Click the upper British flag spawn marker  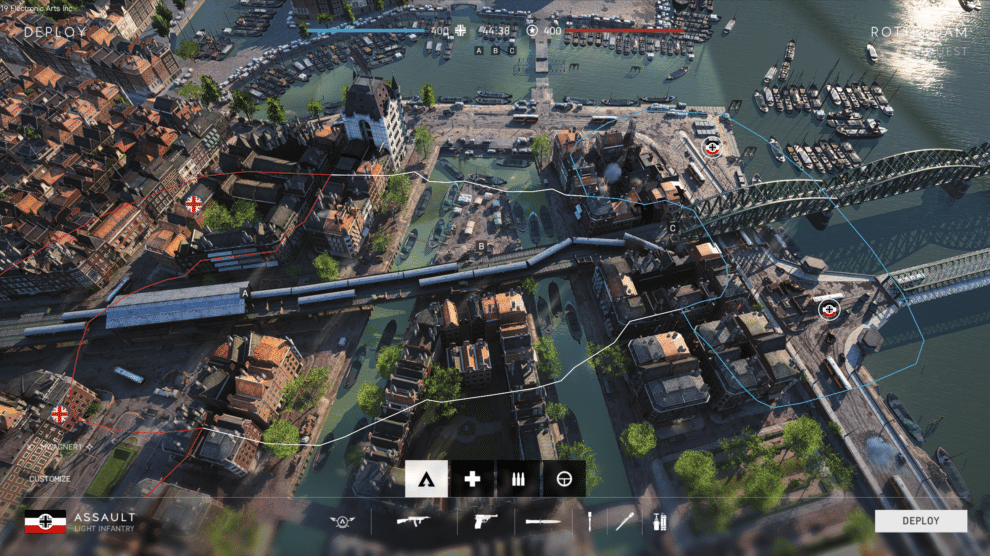coord(194,205)
